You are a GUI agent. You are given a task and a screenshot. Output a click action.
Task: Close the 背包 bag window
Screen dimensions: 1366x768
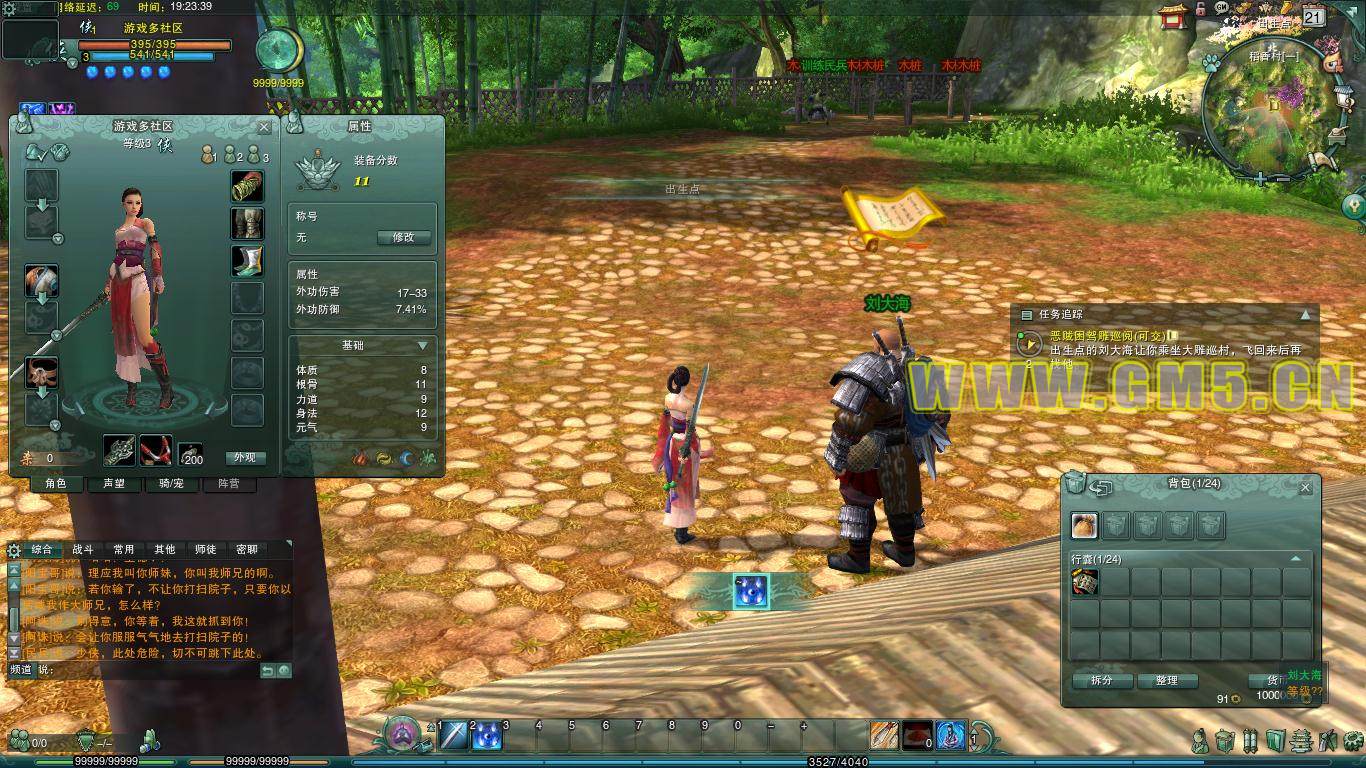(x=1305, y=488)
